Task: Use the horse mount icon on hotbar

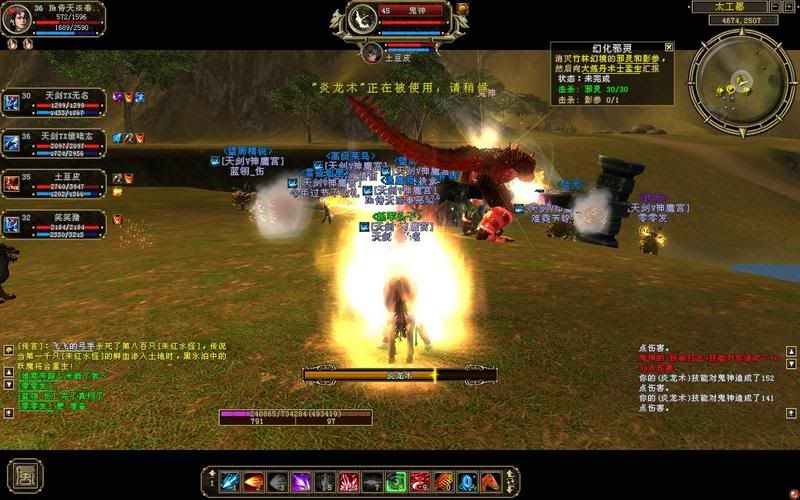Action: (x=491, y=482)
